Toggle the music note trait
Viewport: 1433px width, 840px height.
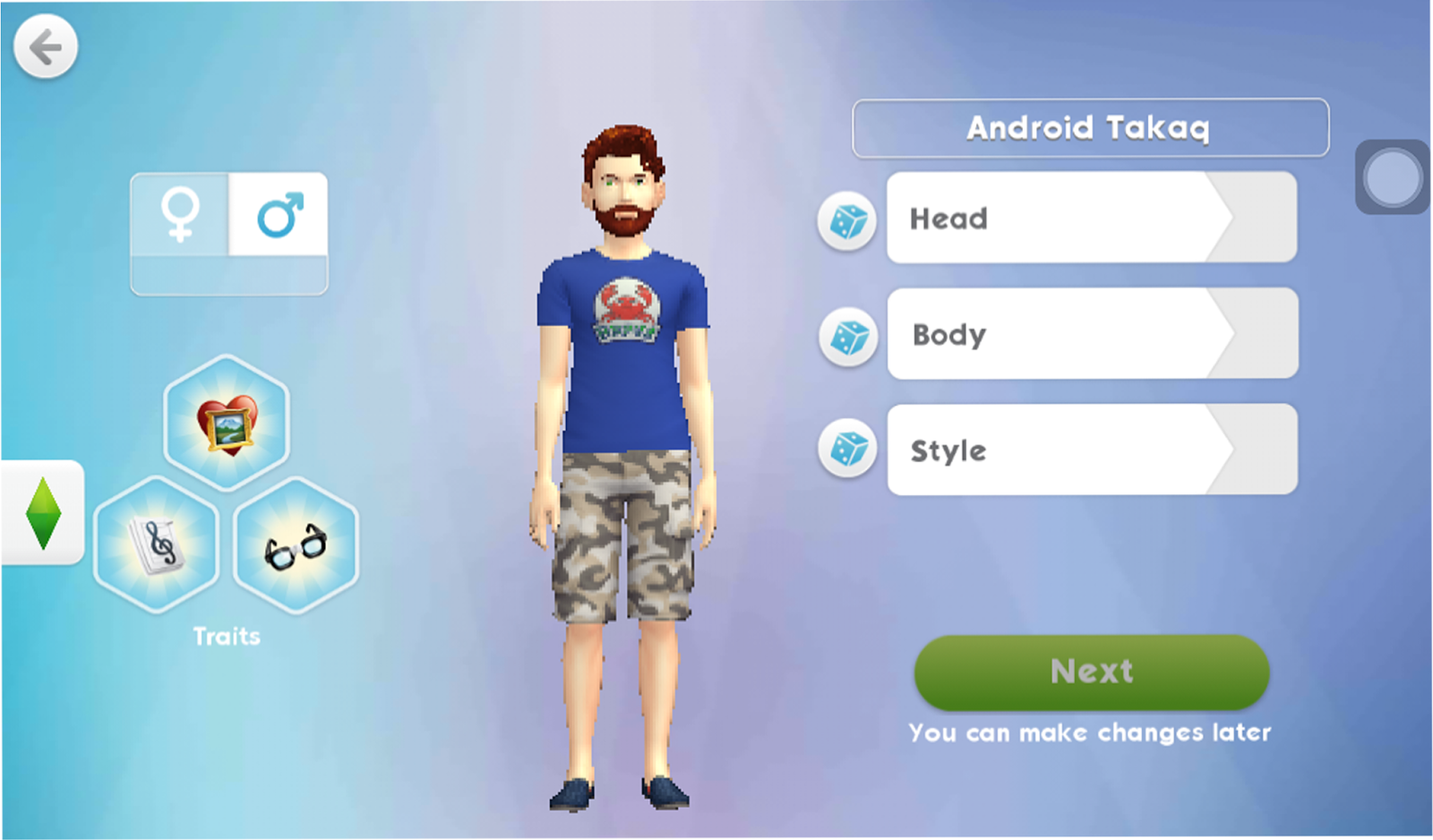[x=157, y=544]
